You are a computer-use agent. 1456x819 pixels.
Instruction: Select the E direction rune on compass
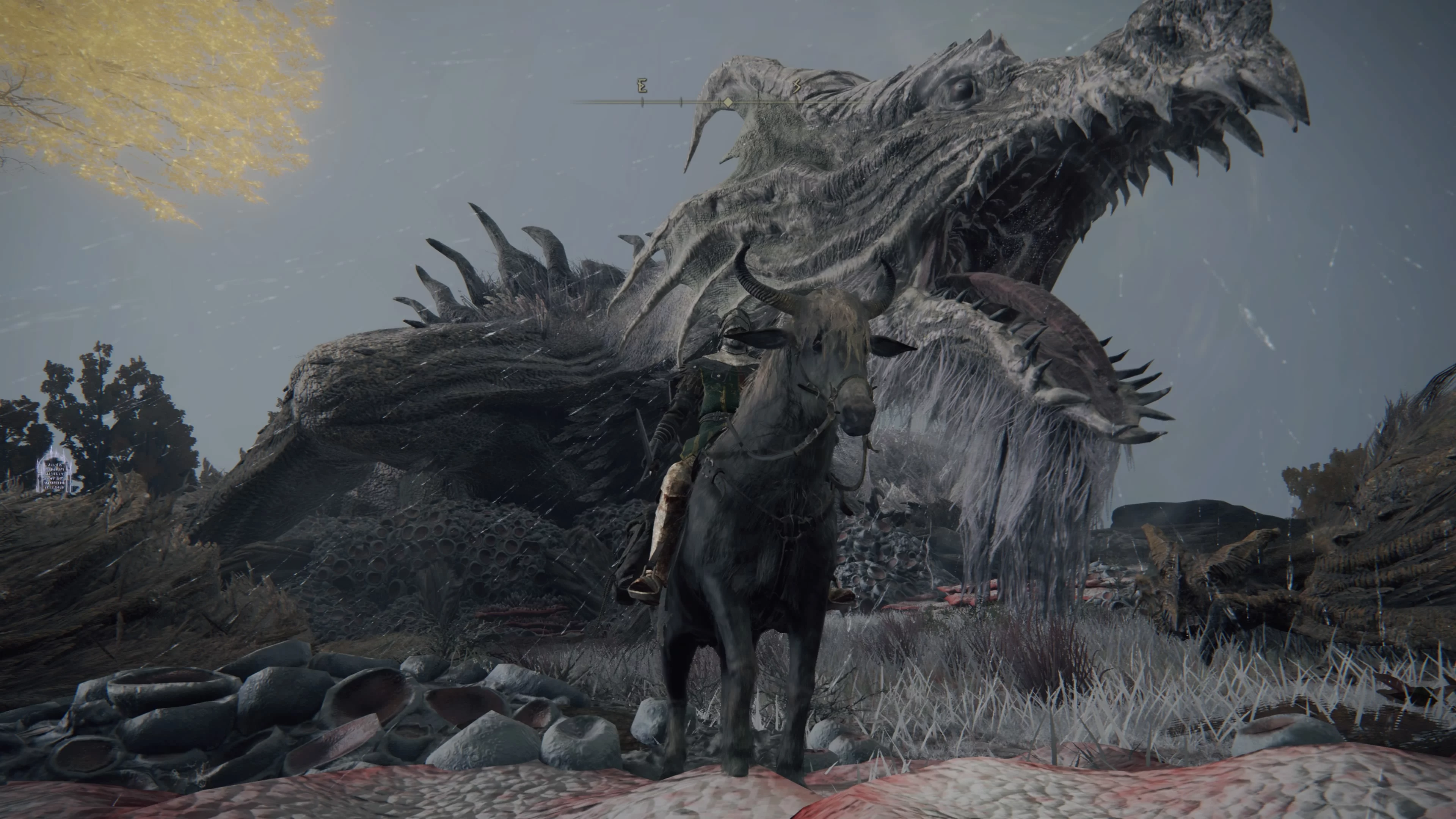tap(642, 86)
